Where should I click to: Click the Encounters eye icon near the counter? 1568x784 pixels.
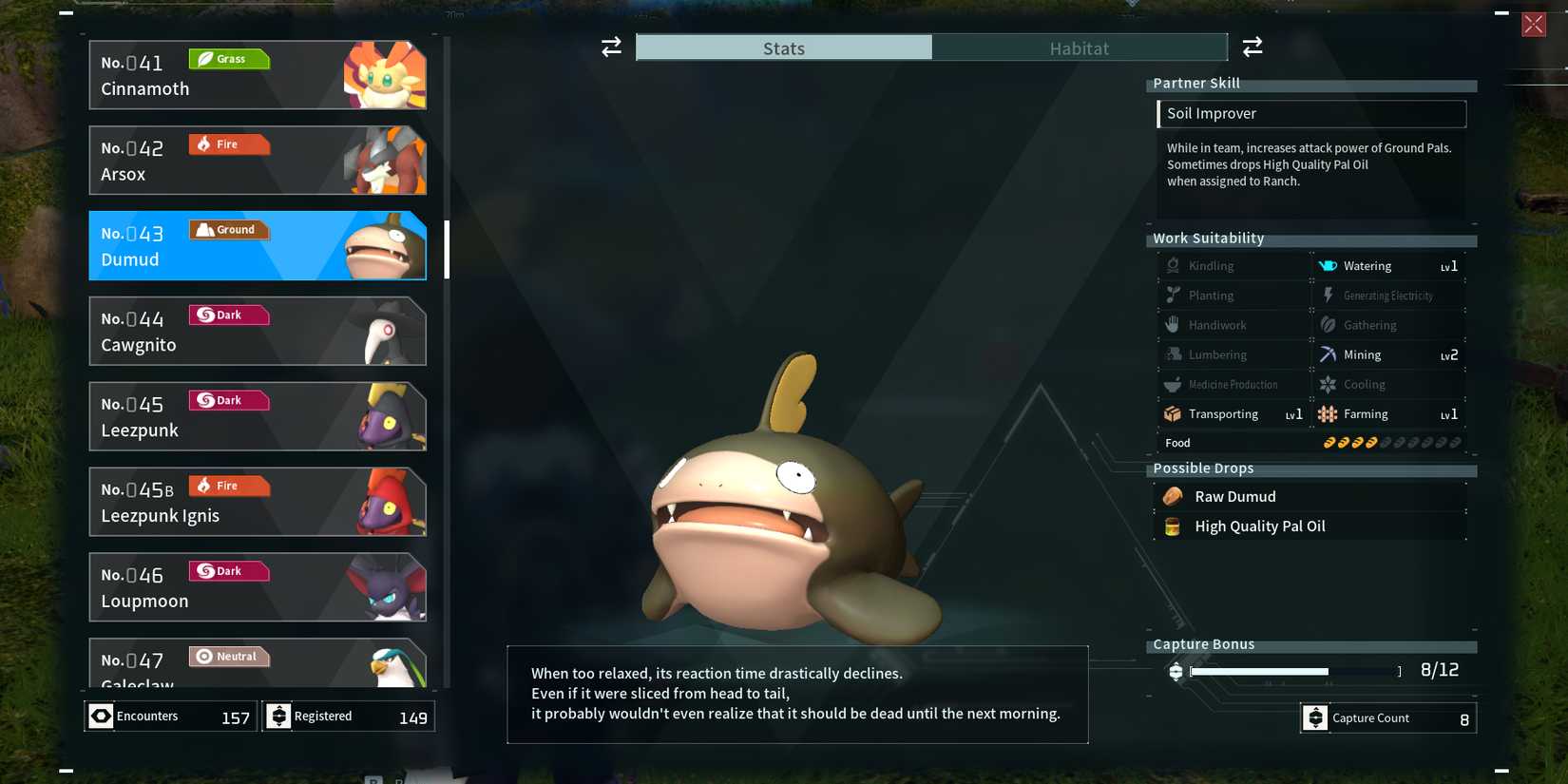coord(101,716)
